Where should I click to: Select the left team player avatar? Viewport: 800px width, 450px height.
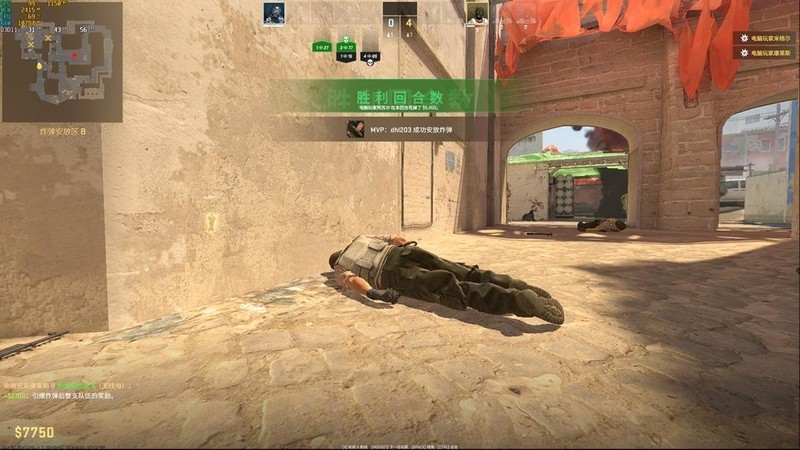coord(274,13)
